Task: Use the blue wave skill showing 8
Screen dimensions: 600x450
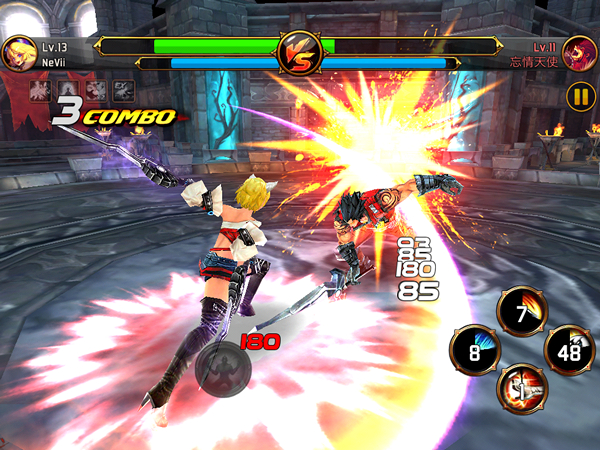Action: [476, 350]
